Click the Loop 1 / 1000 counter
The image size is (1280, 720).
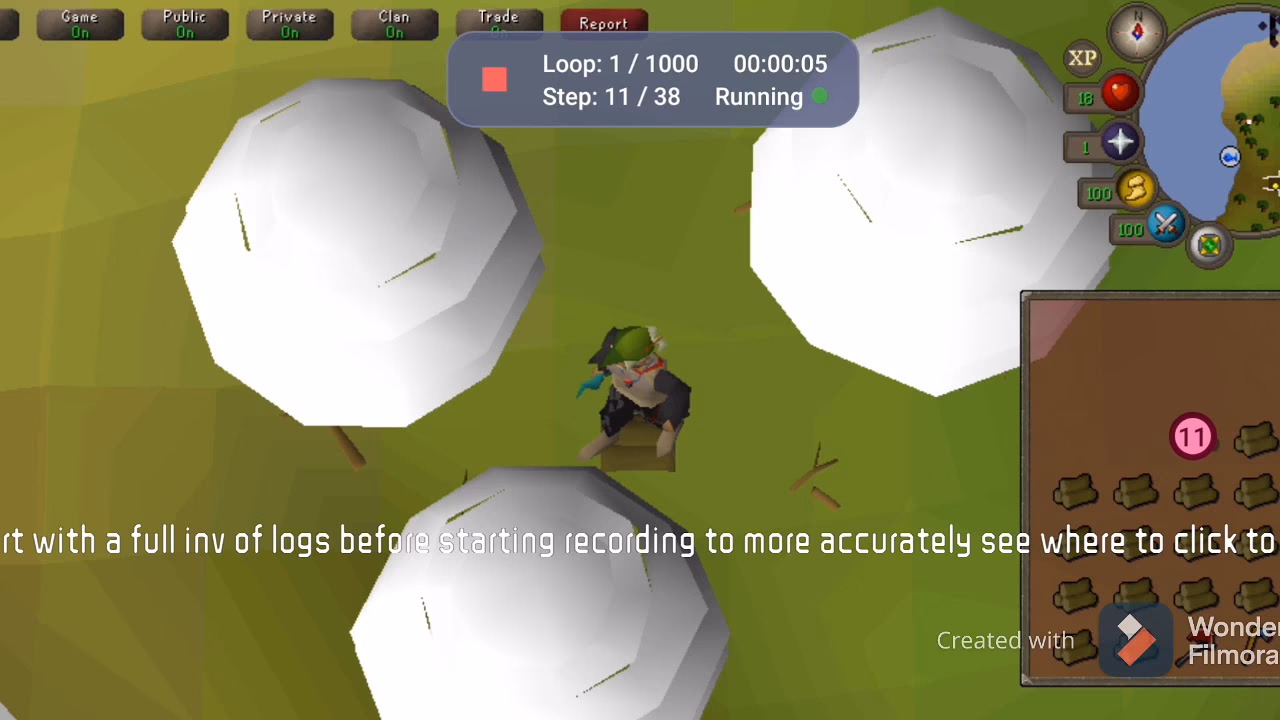click(620, 63)
